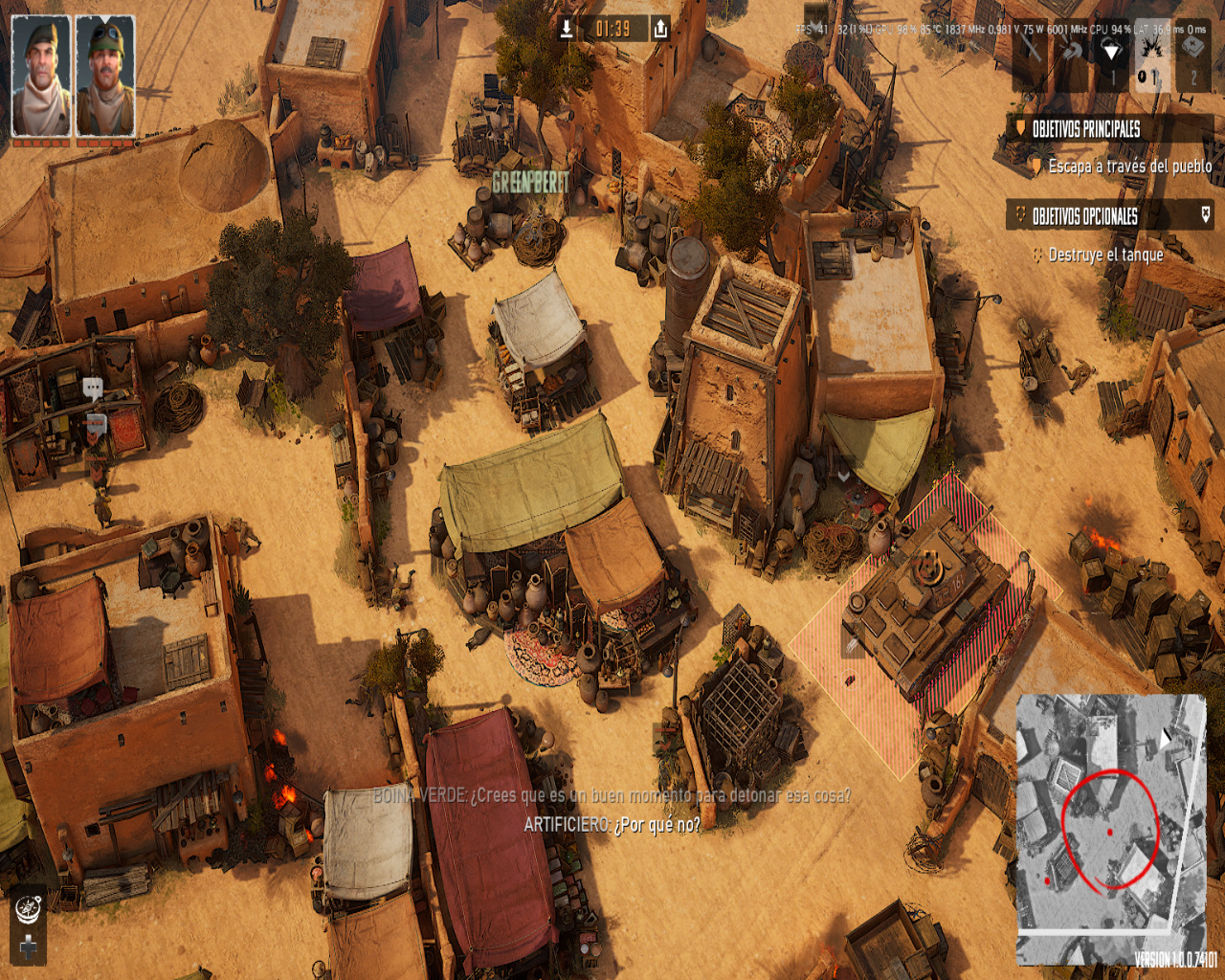Select the trap item with white triangle
This screenshot has height=980, width=1225.
click(x=1111, y=53)
